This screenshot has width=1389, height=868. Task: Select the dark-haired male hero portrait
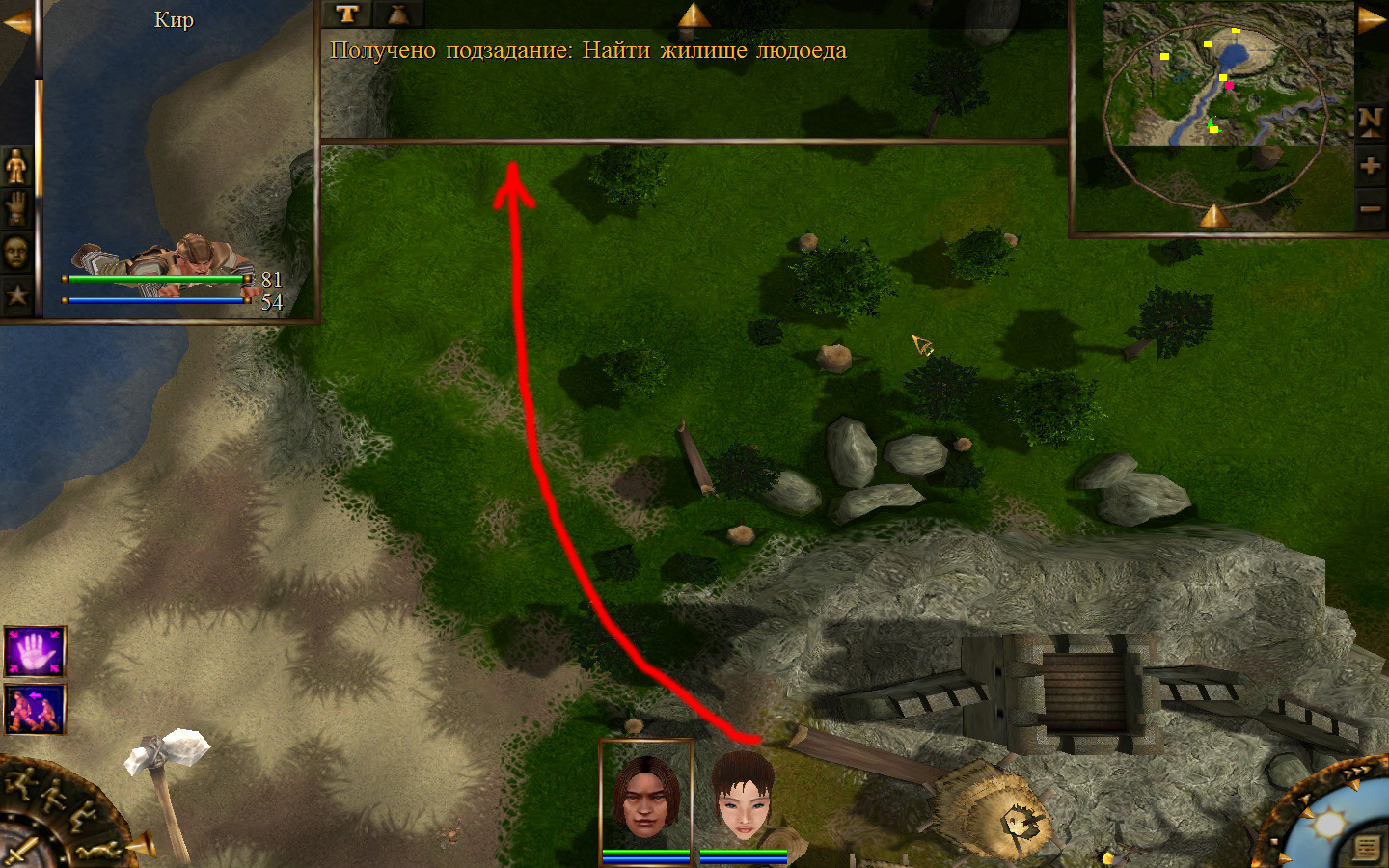[x=645, y=798]
